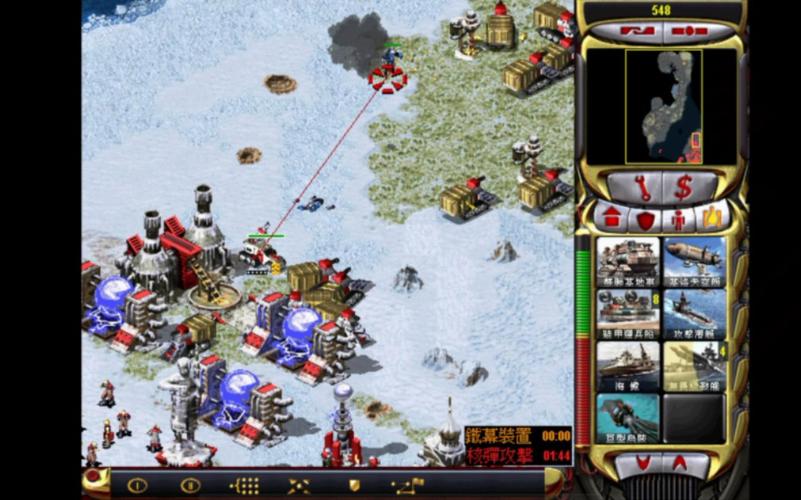Switch to the vehicles production tab
Screen dimensions: 801x500
tap(712, 217)
